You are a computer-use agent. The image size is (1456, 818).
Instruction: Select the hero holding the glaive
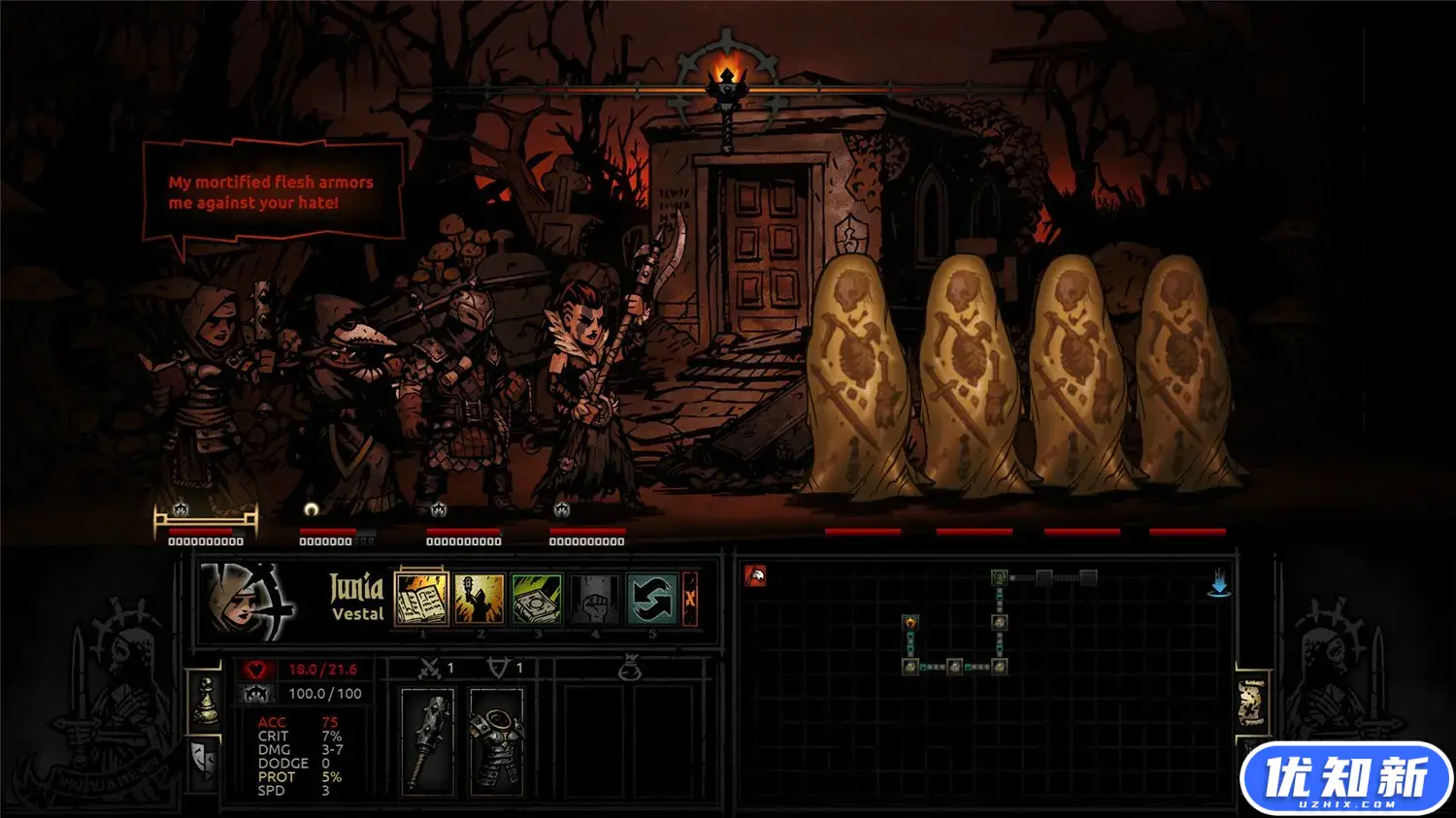click(x=588, y=388)
